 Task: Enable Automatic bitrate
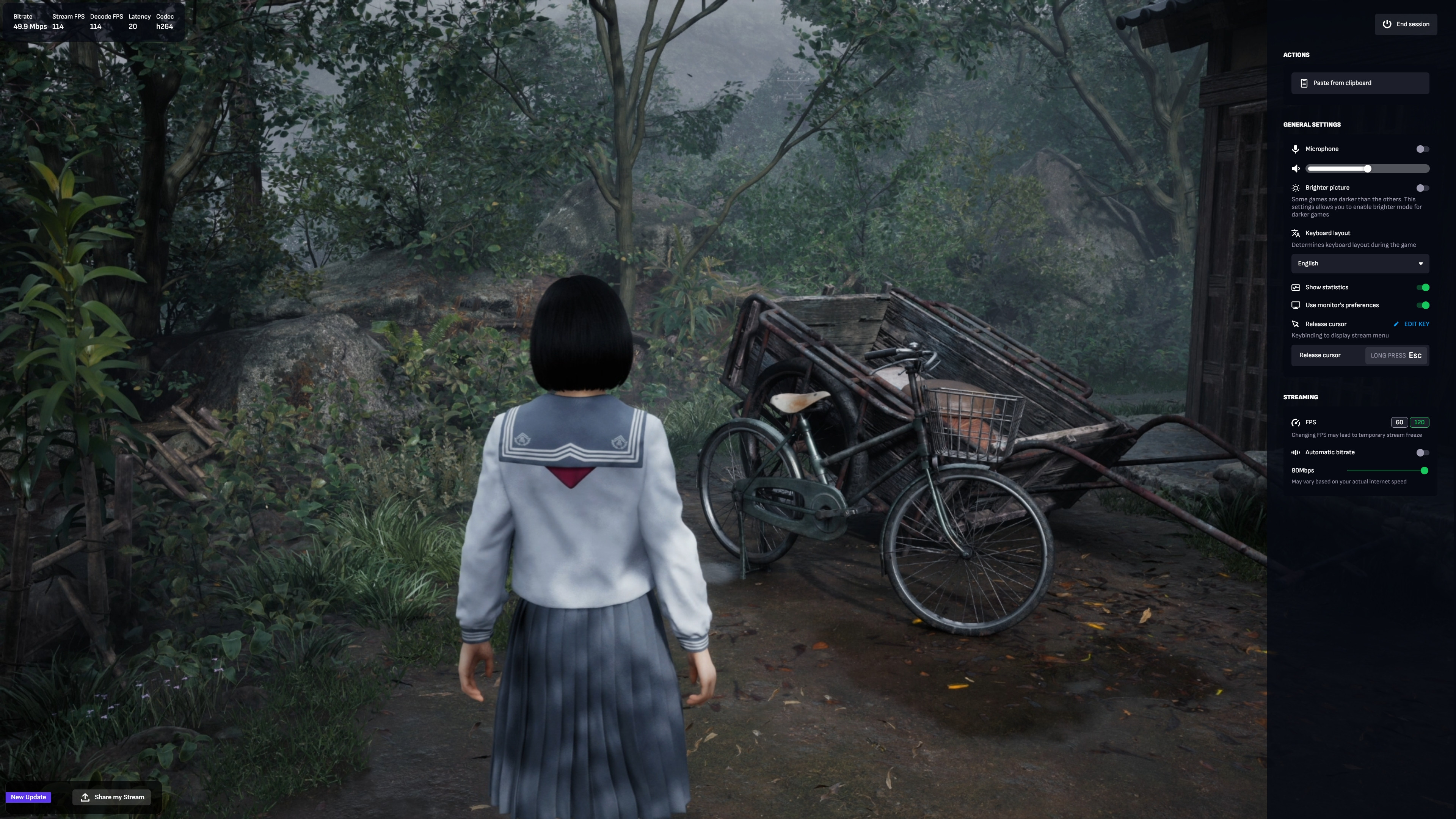(1422, 453)
